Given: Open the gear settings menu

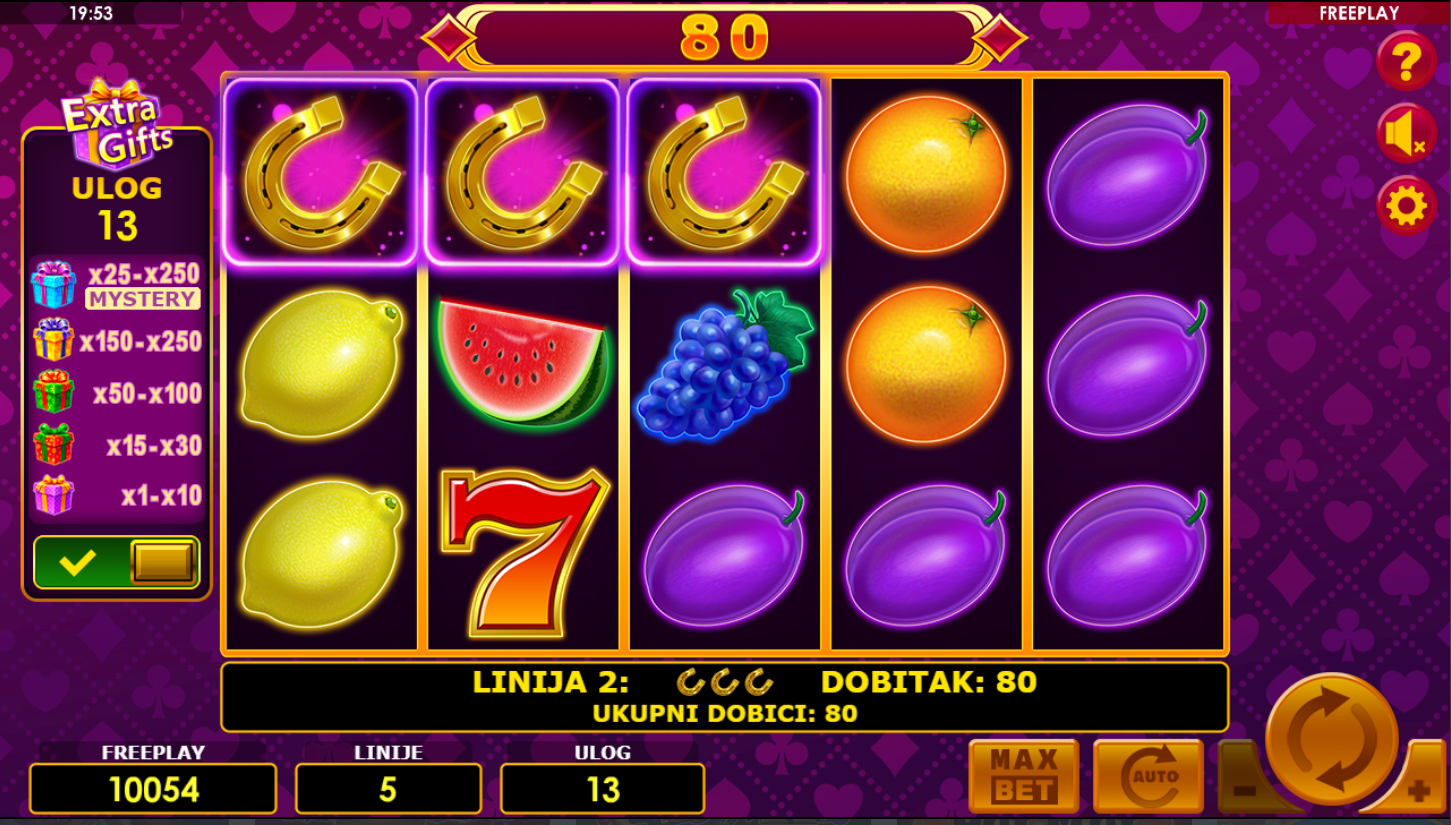Looking at the screenshot, I should click(1406, 206).
